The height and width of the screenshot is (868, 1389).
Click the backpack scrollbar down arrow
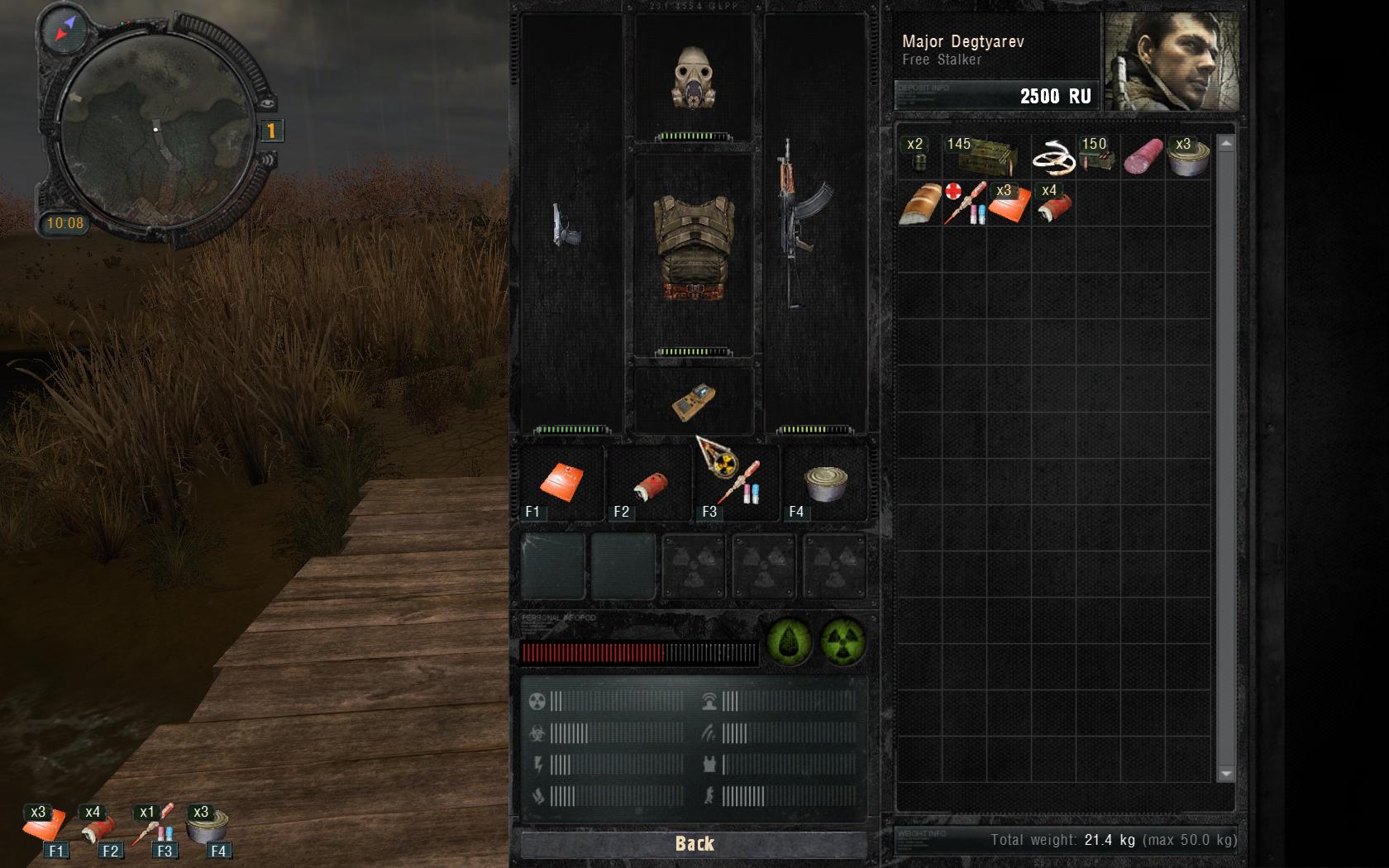pos(1226,774)
